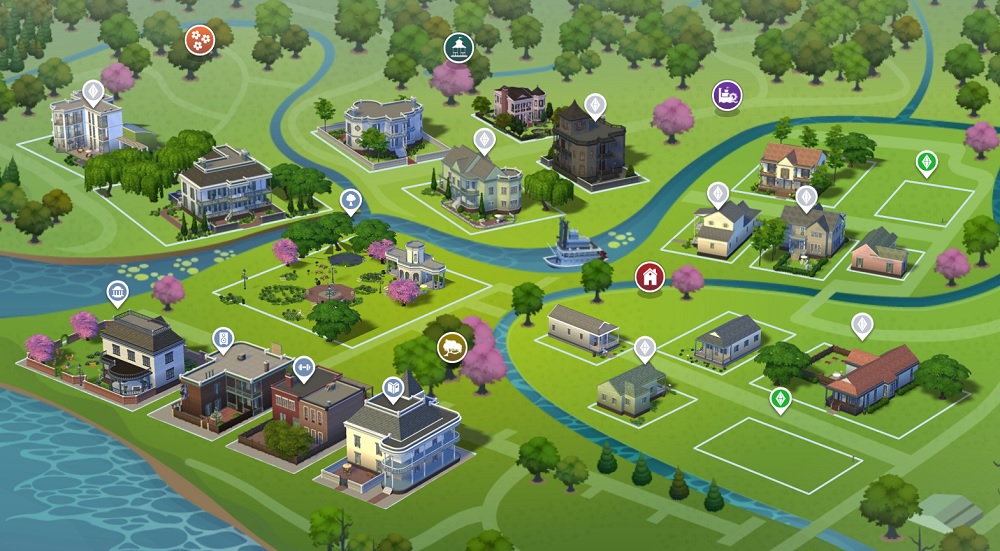Open the purple train circle marker

point(727,96)
